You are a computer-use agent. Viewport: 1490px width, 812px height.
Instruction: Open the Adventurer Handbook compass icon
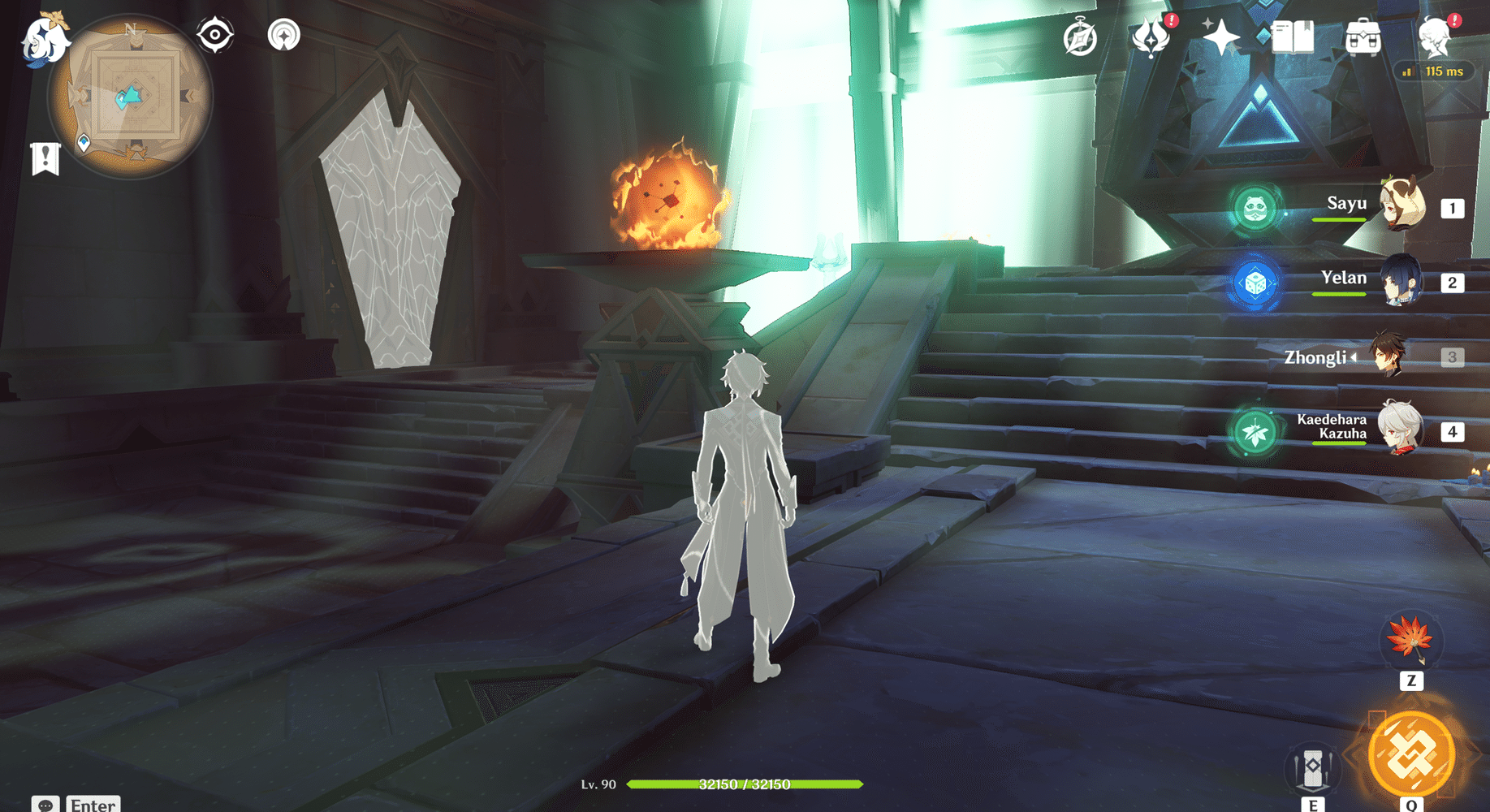pos(1081,37)
